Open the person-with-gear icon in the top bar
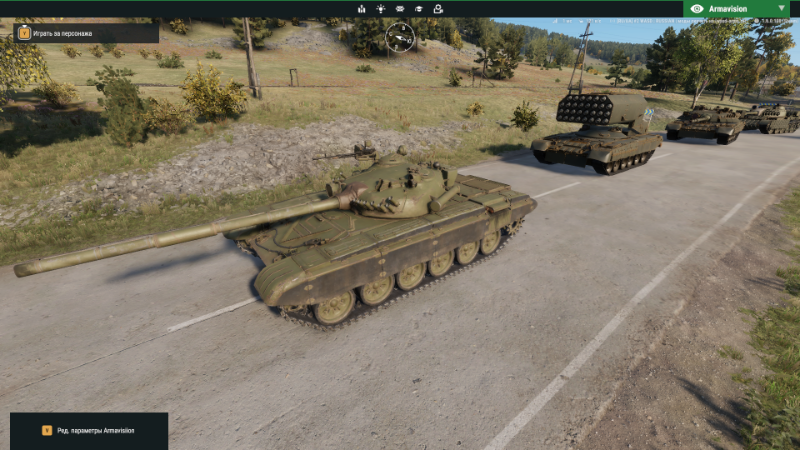This screenshot has width=800, height=450. point(437,9)
